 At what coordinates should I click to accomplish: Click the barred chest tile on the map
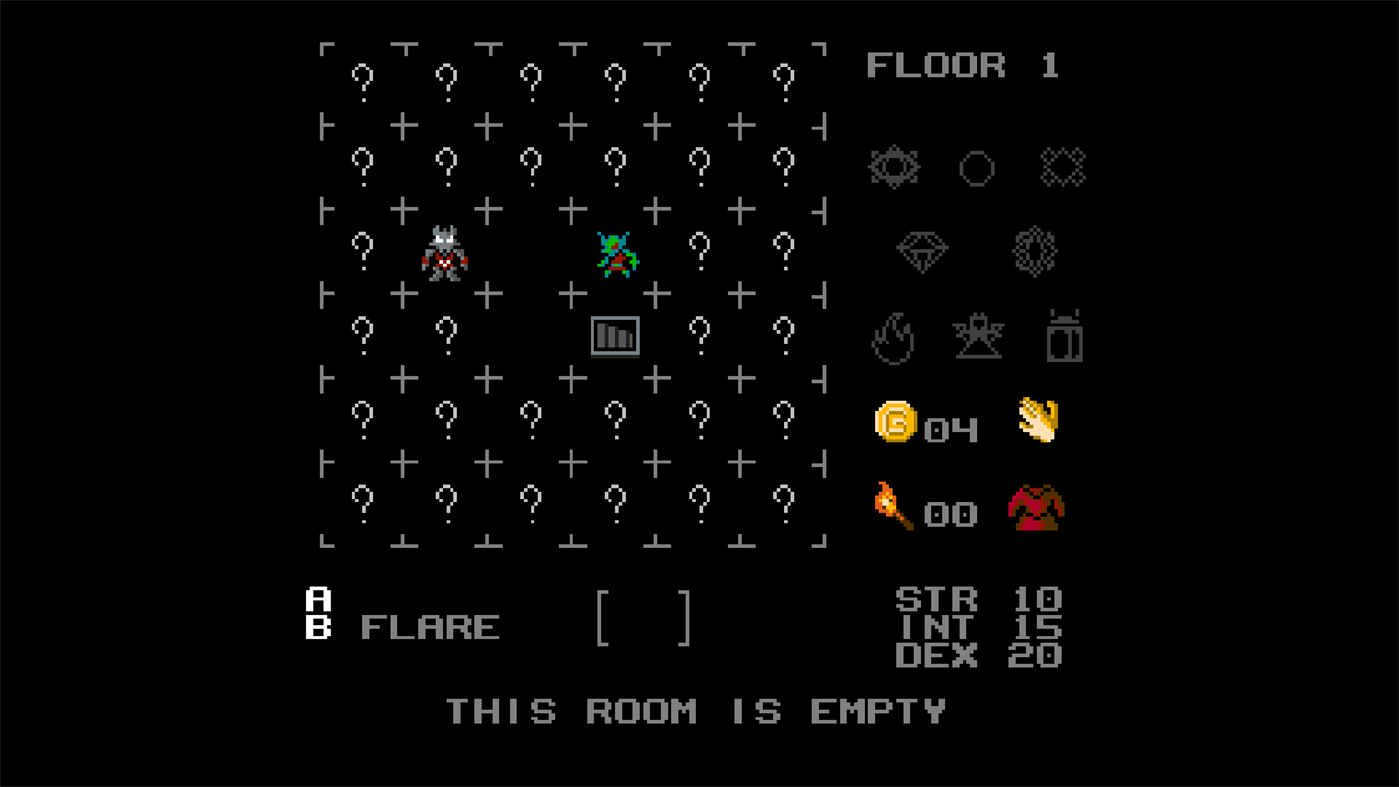(x=615, y=336)
